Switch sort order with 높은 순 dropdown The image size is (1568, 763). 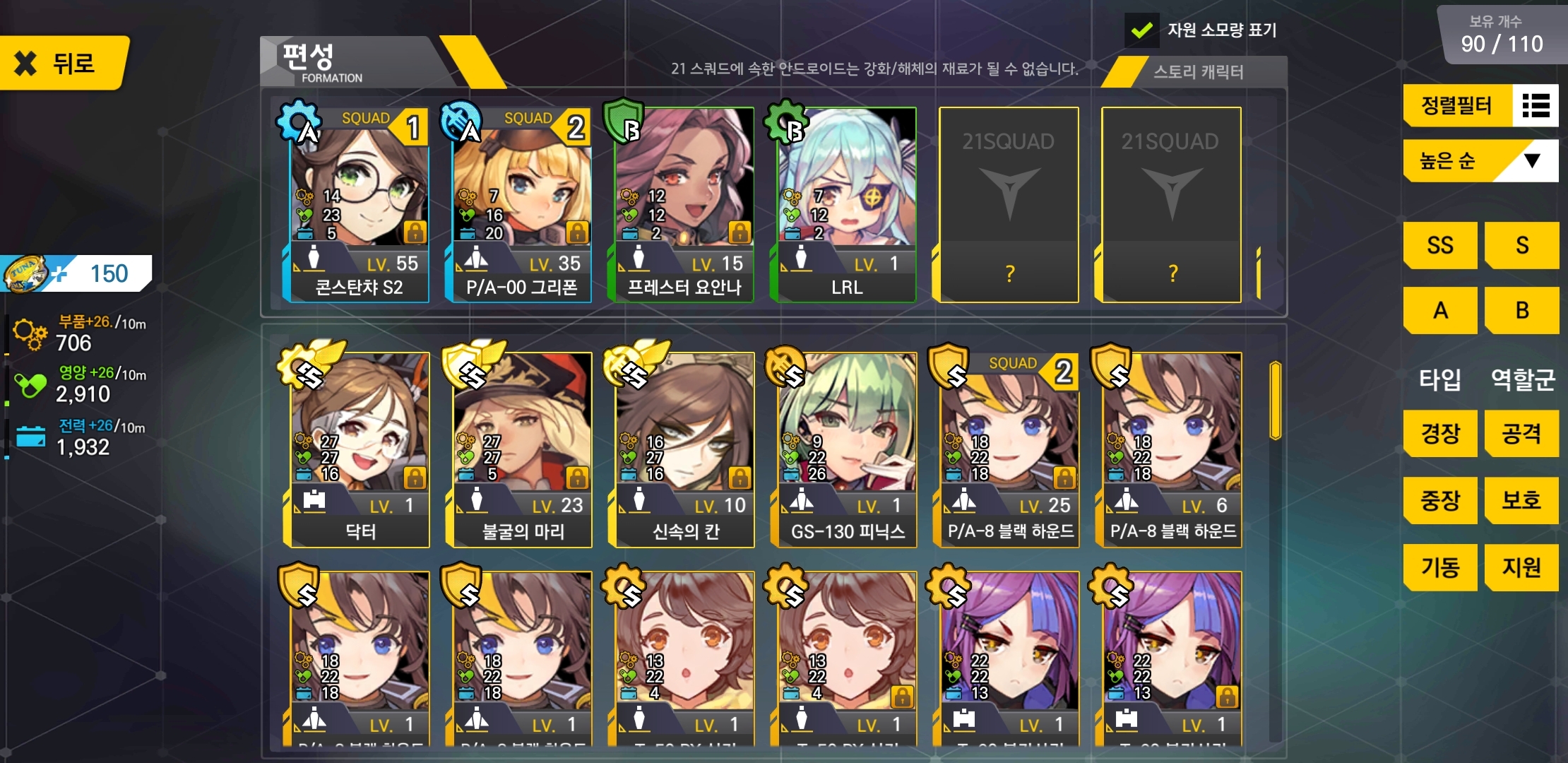click(1480, 161)
